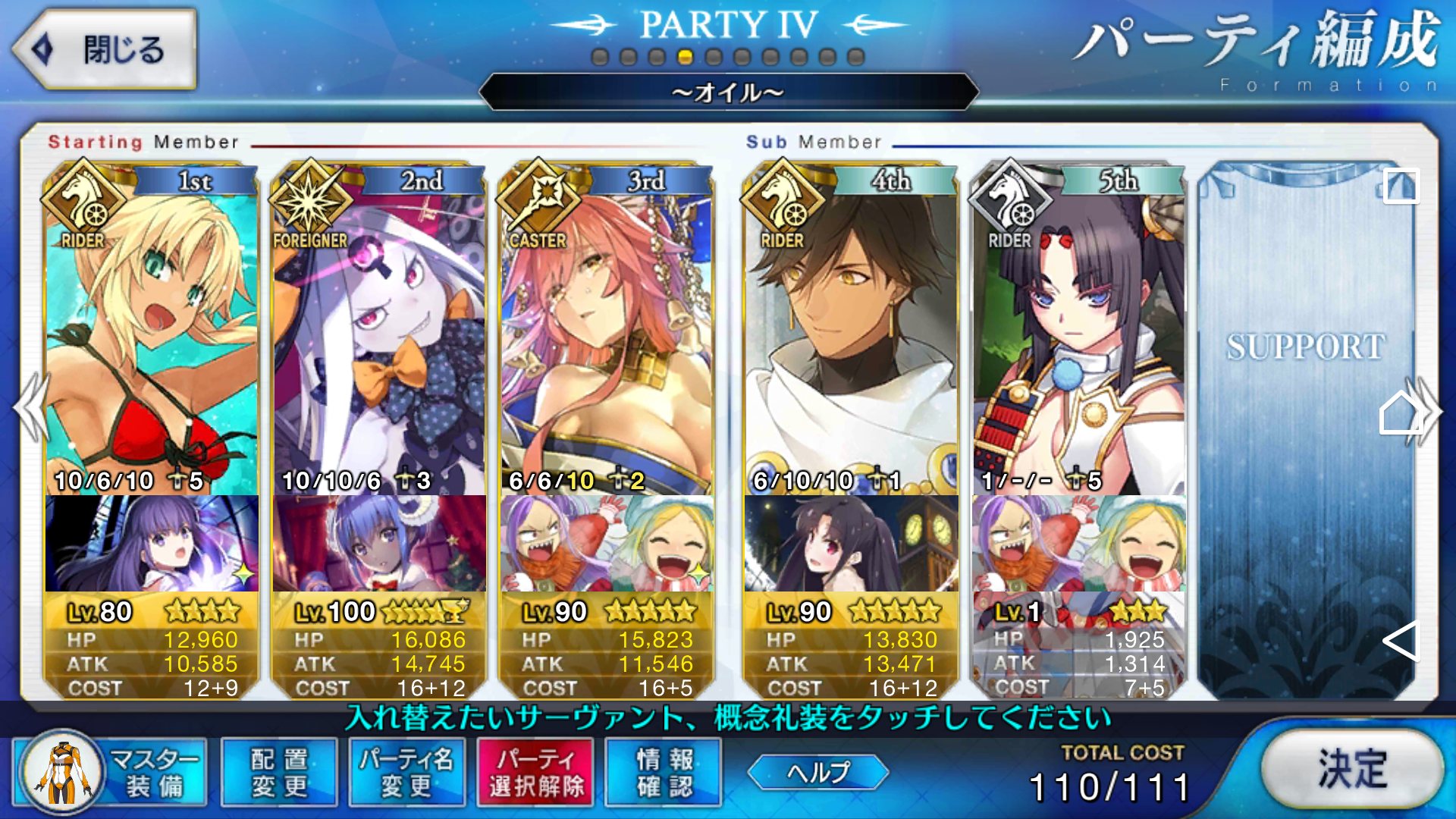This screenshot has width=1456, height=819.
Task: Rename the party via パーティ名変更
Action: [x=406, y=772]
